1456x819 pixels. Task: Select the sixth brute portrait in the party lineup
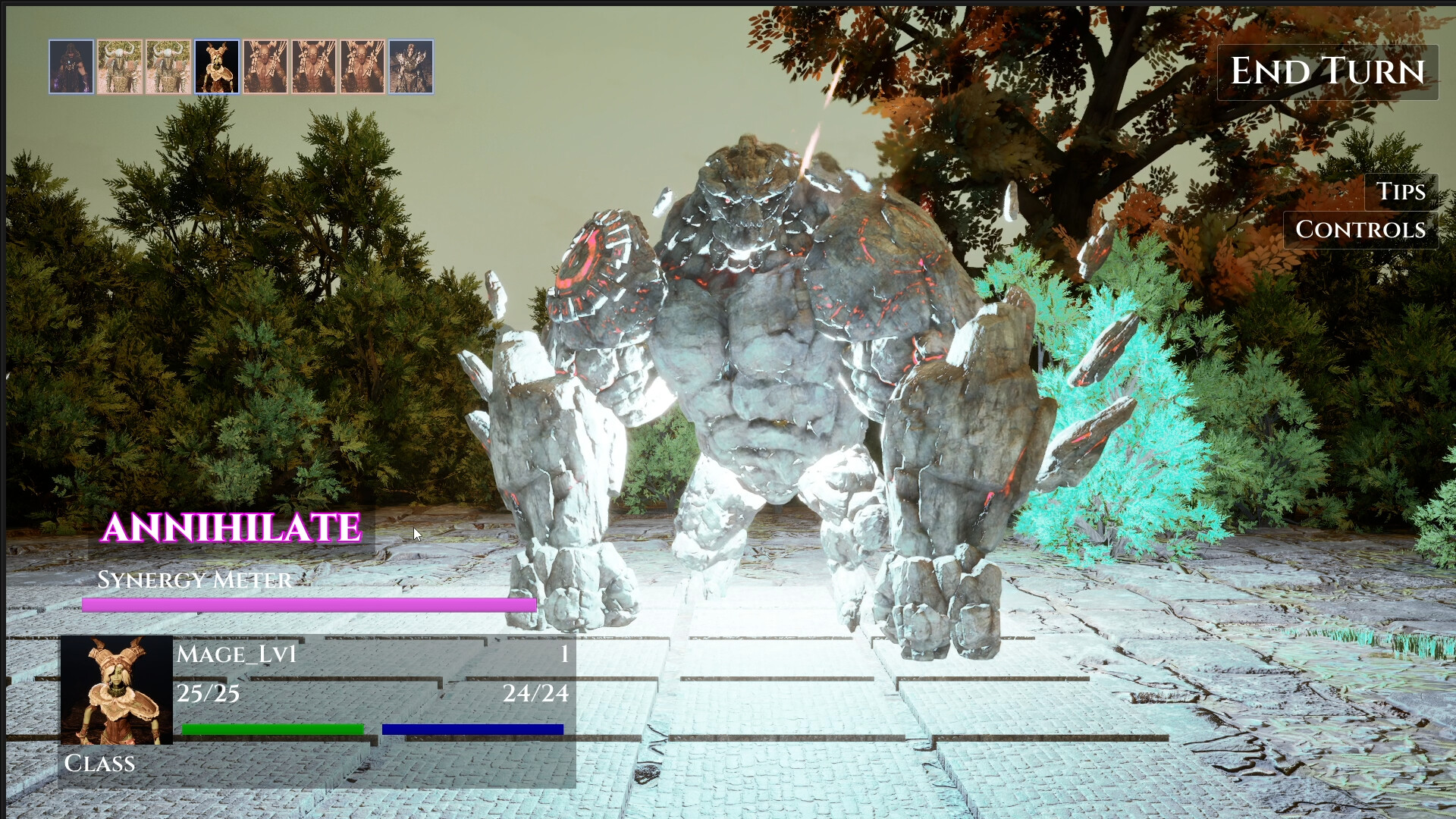point(313,68)
